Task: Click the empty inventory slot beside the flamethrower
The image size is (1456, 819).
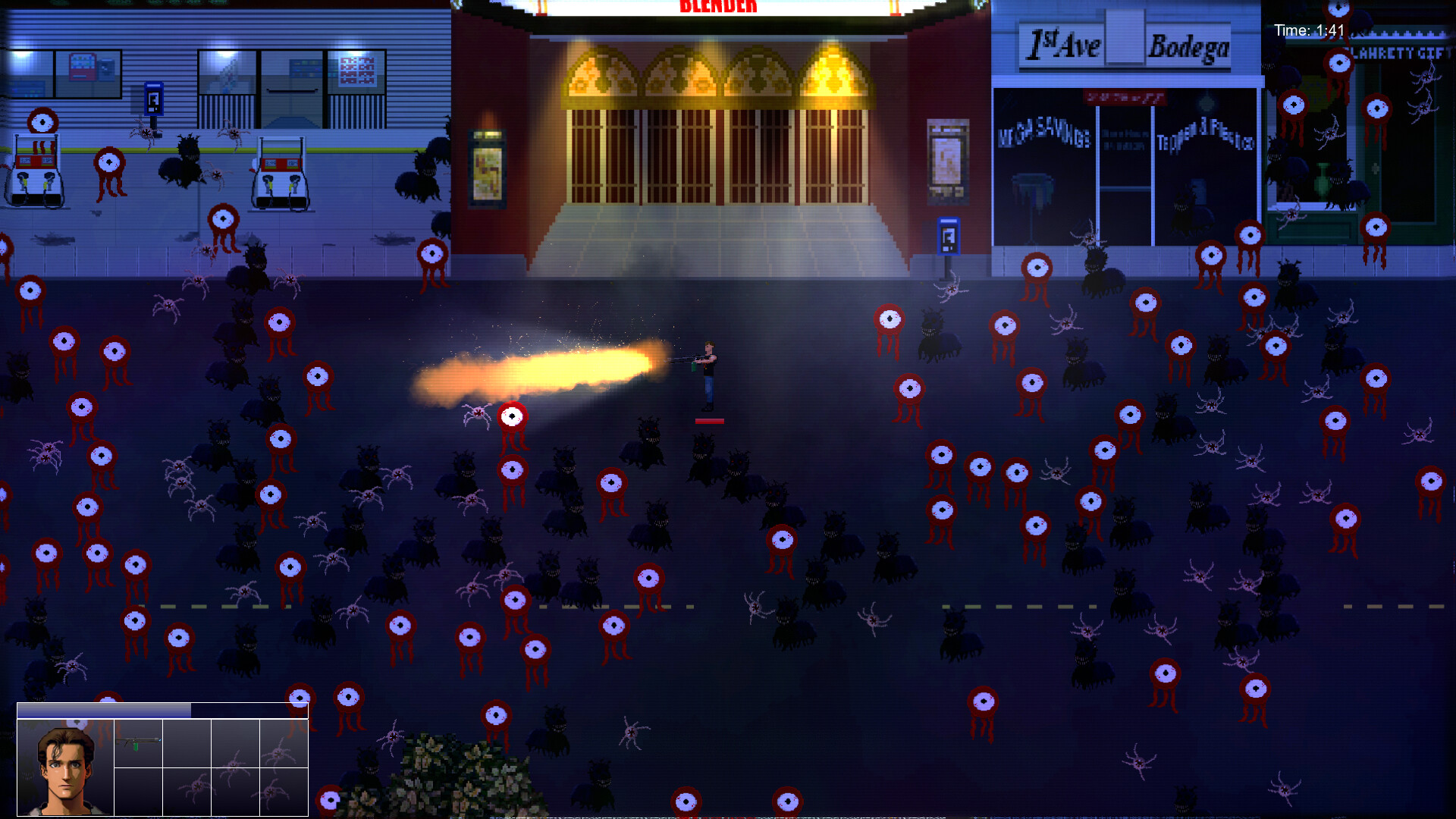Action: pos(188,744)
